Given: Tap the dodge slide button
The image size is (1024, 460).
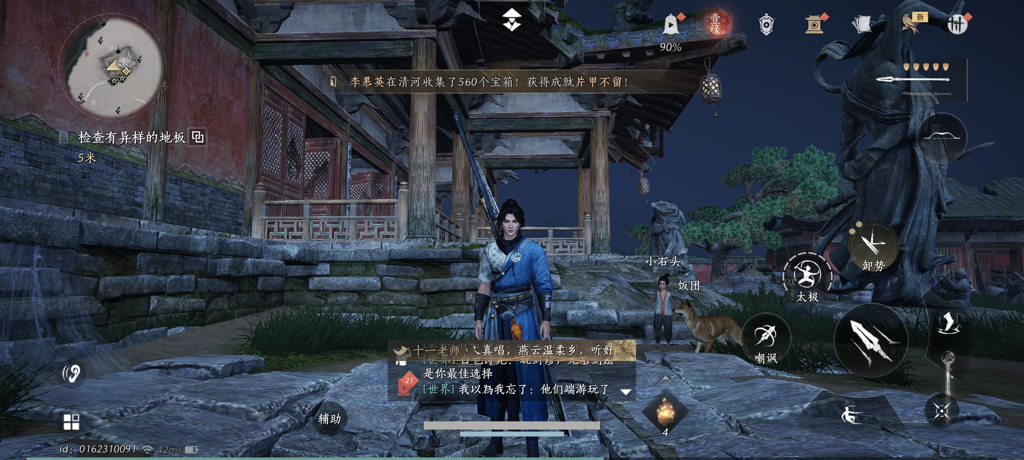Looking at the screenshot, I should pyautogui.click(x=851, y=412).
